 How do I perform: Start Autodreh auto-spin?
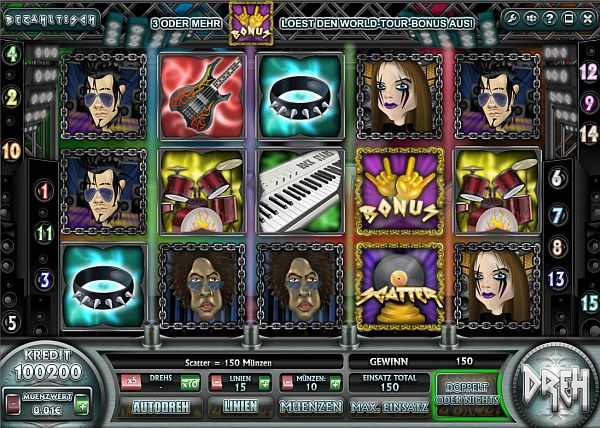[x=160, y=407]
